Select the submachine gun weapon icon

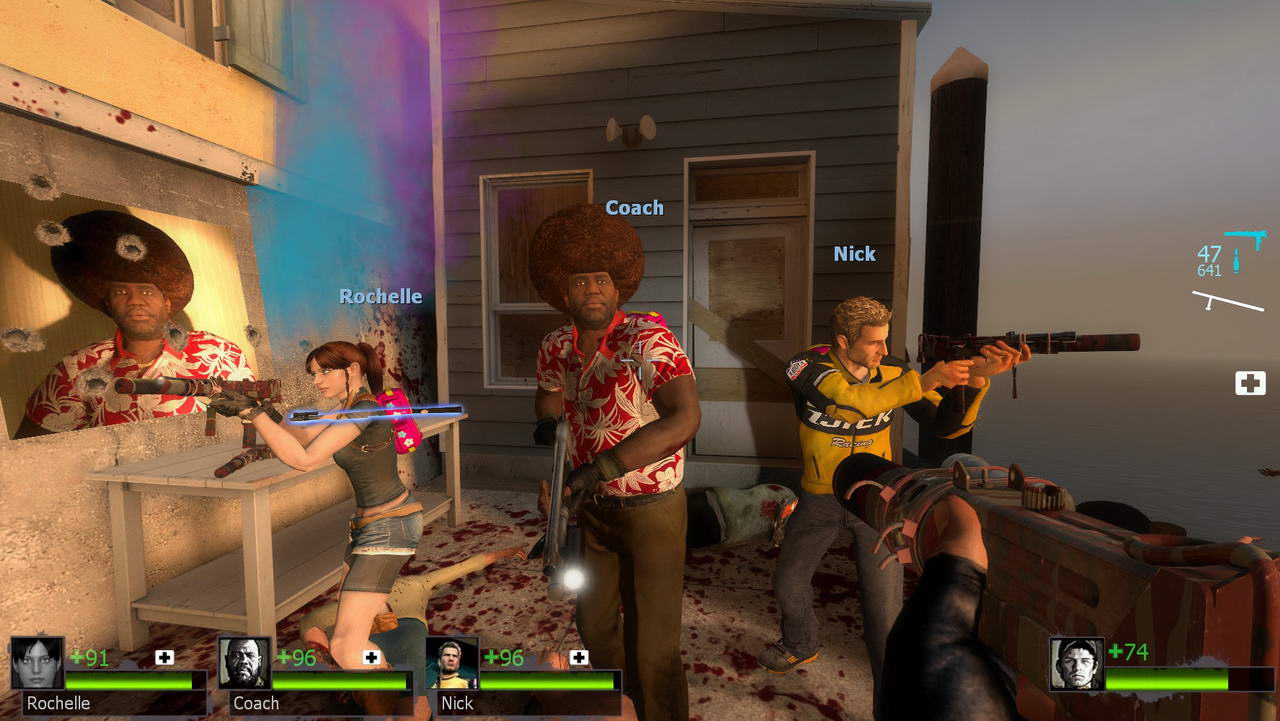coord(1245,239)
